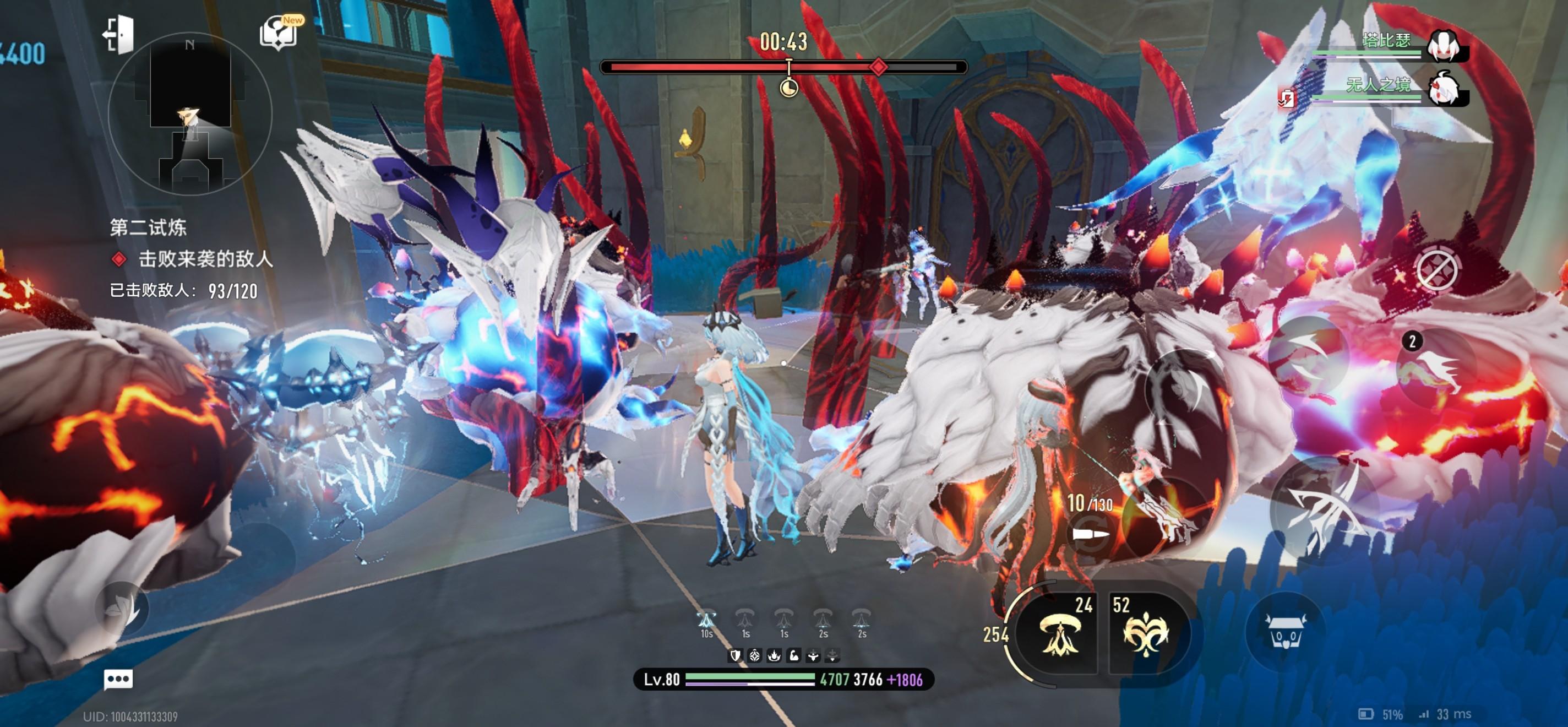Screen dimensions: 1568x727
Task: Trigger the large bow attack button
Action: (x=1325, y=509)
